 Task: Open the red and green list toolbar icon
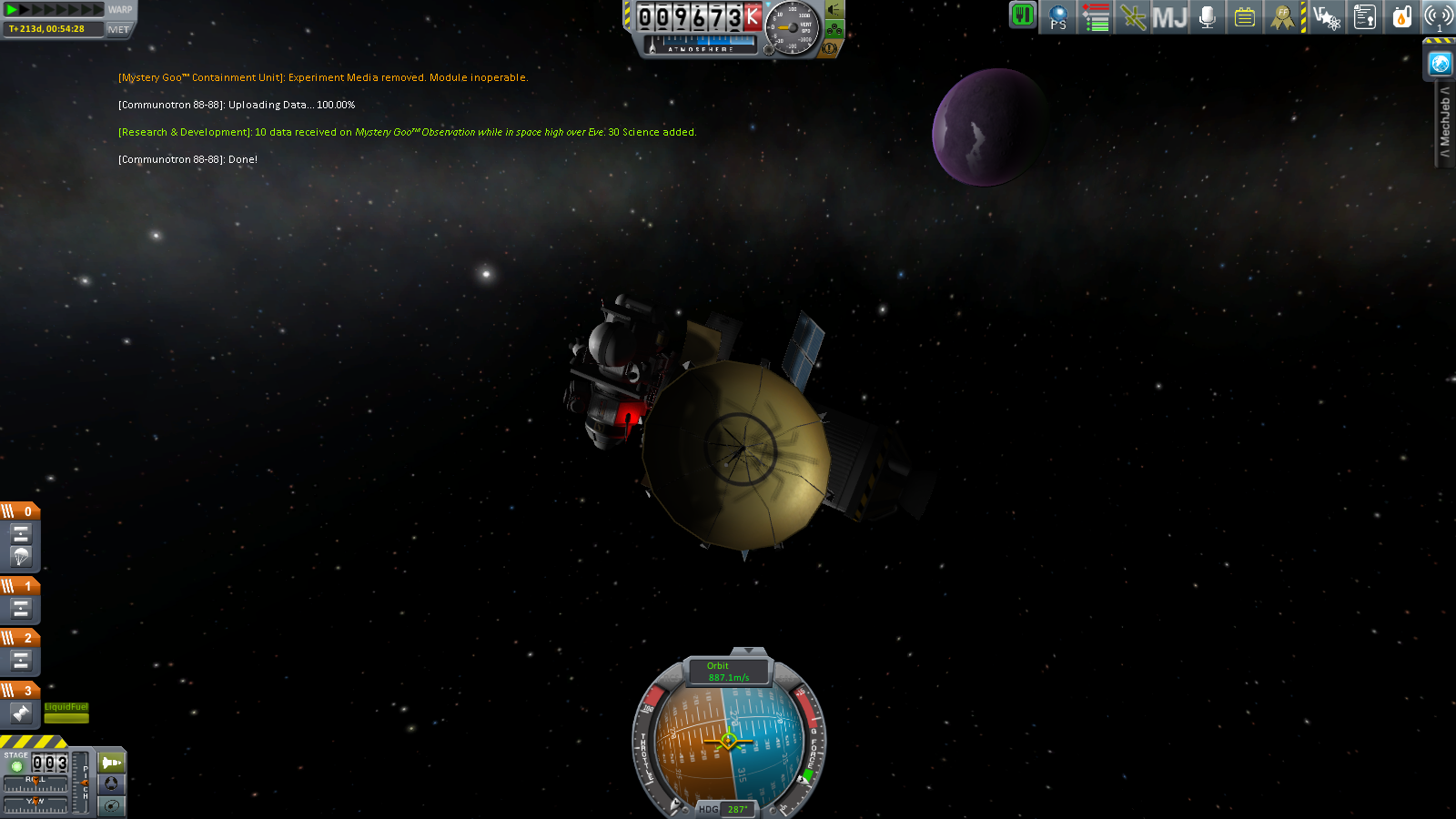pyautogui.click(x=1096, y=17)
